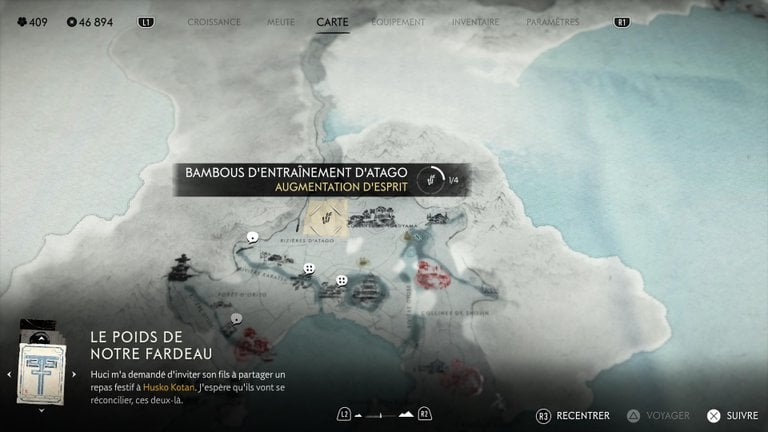Select the speech bubble marker north of Rivière Sarabetsu
768x432 pixels.
[x=252, y=238]
